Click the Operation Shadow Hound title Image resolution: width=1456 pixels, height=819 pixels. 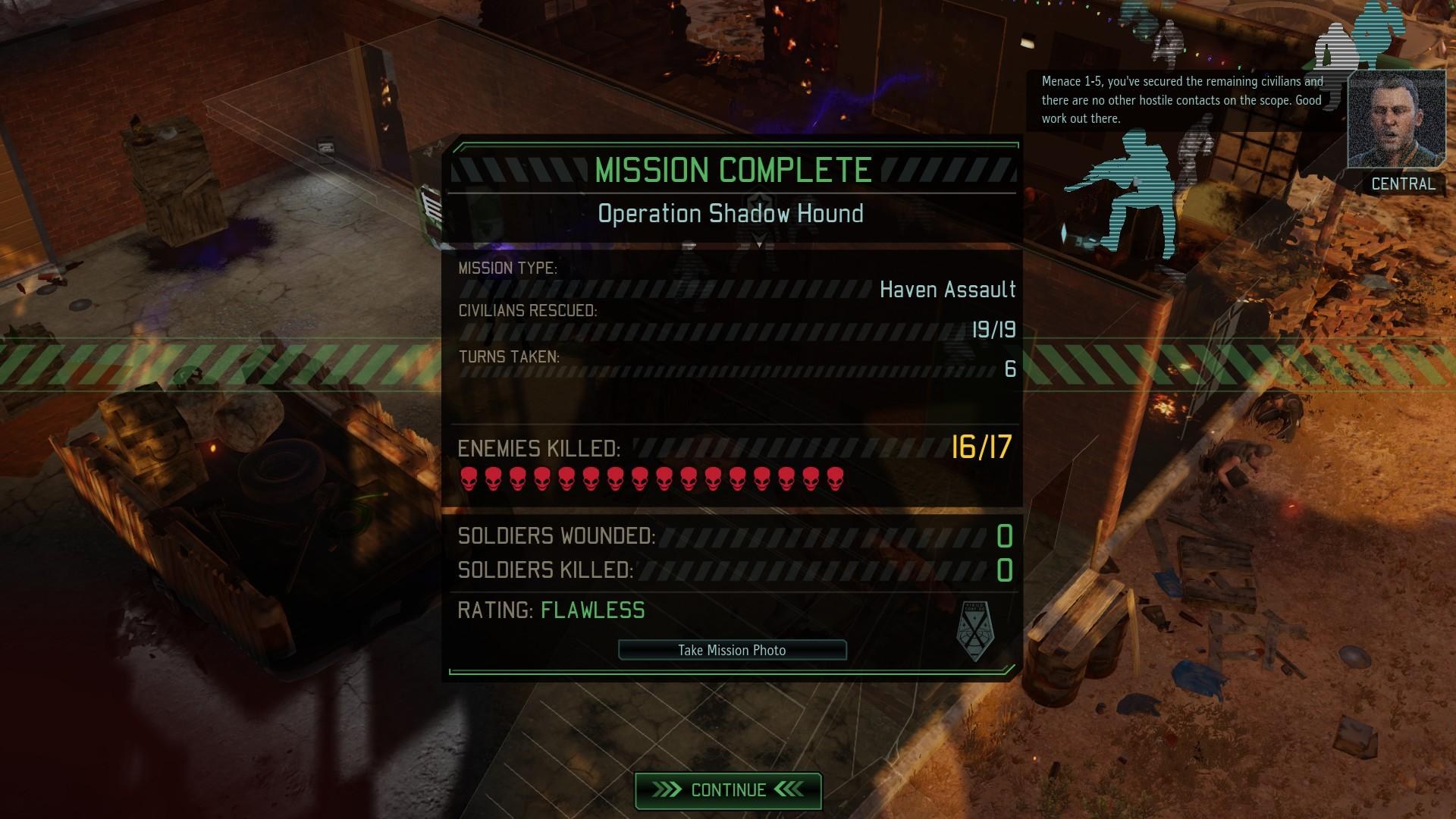[730, 213]
